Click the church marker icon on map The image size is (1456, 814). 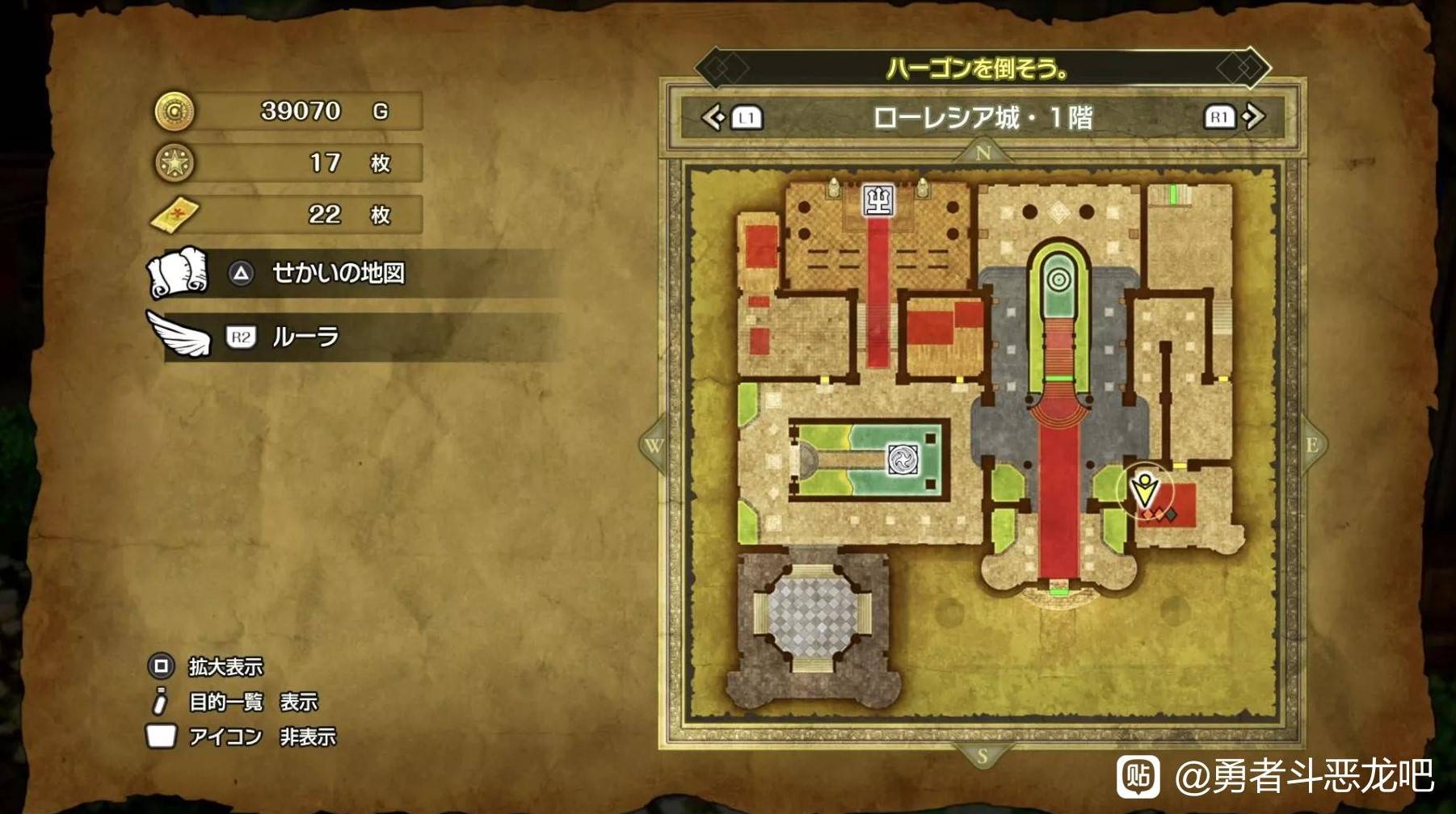[878, 199]
